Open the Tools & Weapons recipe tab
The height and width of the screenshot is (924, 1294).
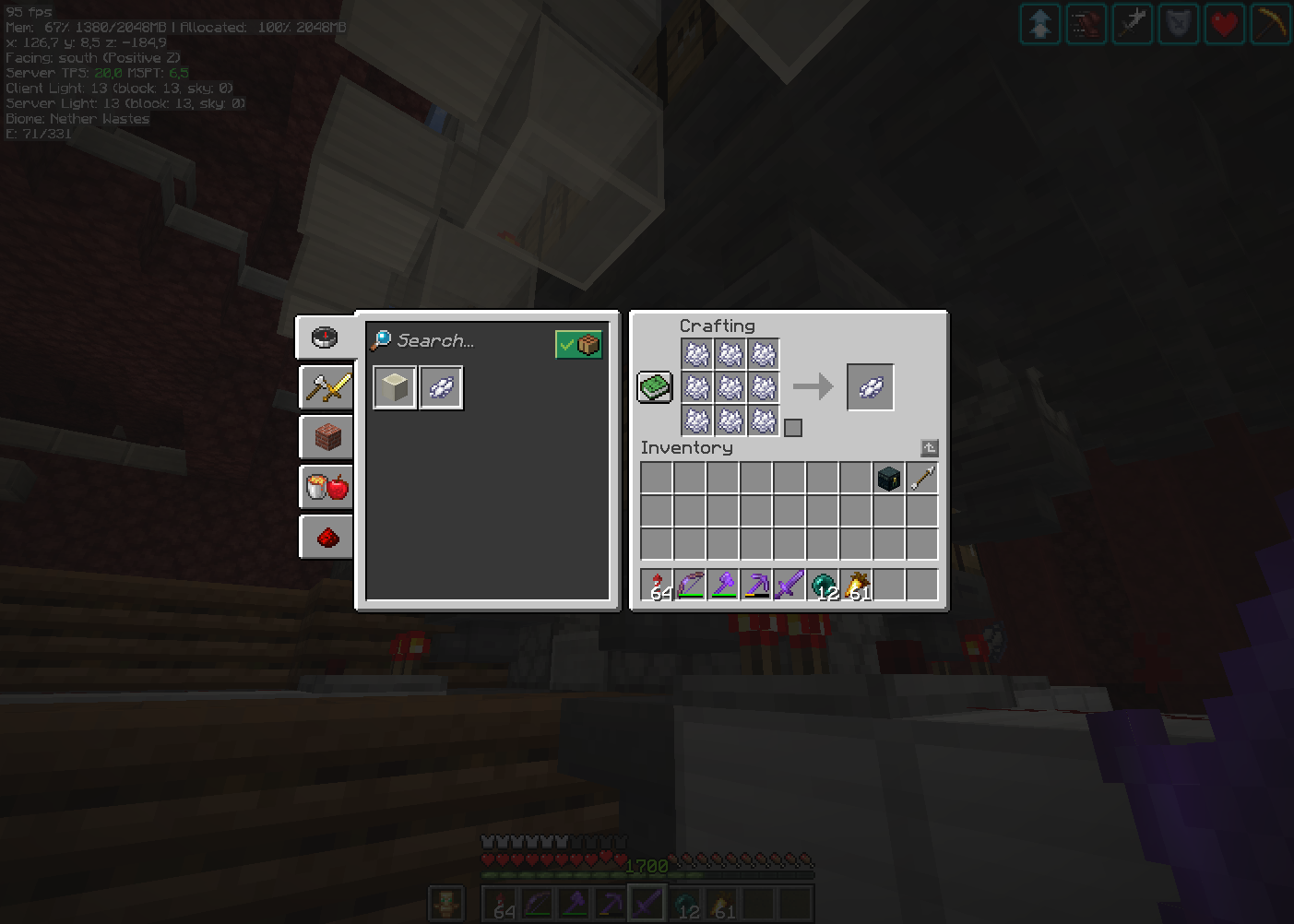coord(326,387)
